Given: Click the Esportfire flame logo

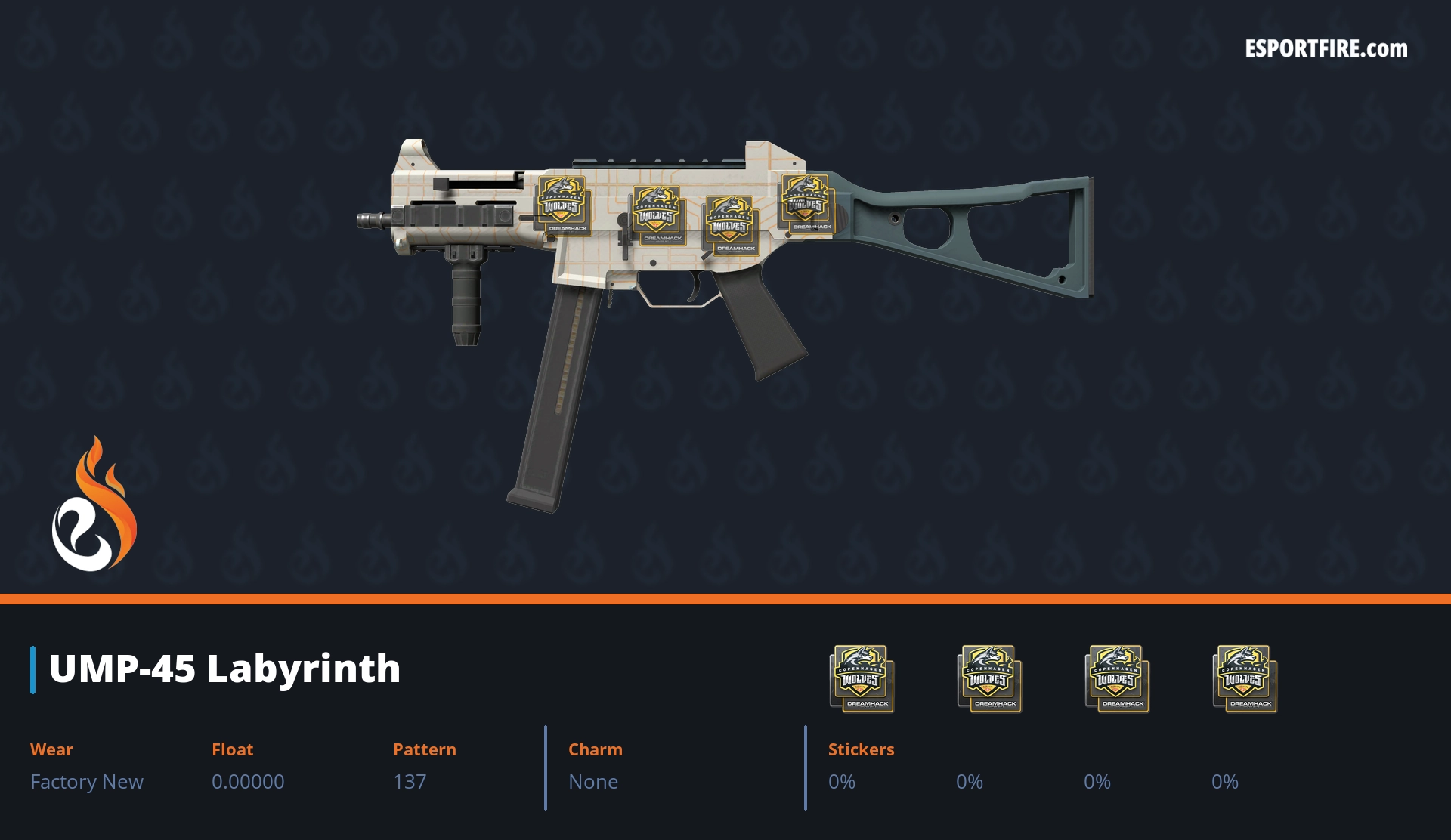Looking at the screenshot, I should (x=94, y=505).
